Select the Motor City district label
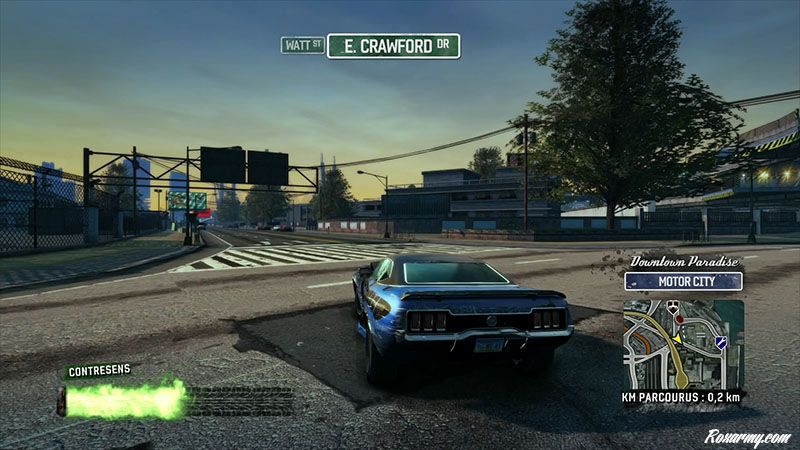This screenshot has height=450, width=800. (x=685, y=281)
